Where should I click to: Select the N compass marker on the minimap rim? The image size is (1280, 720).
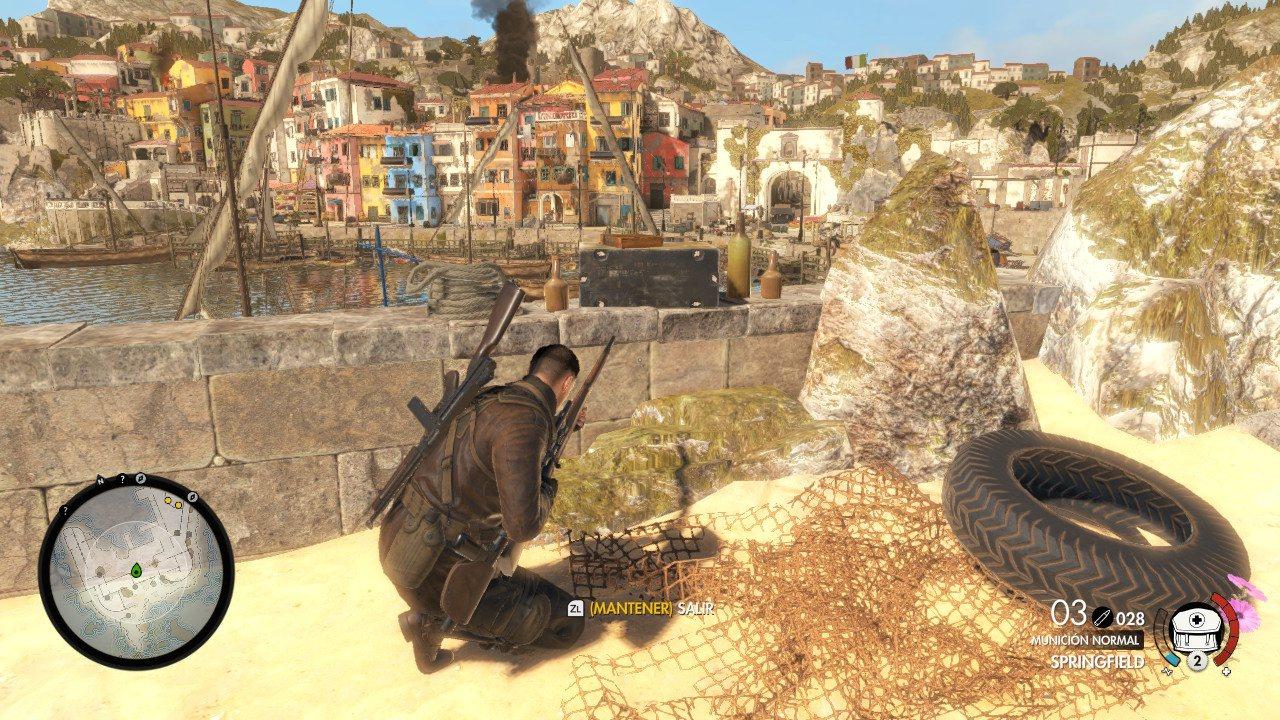coord(101,481)
